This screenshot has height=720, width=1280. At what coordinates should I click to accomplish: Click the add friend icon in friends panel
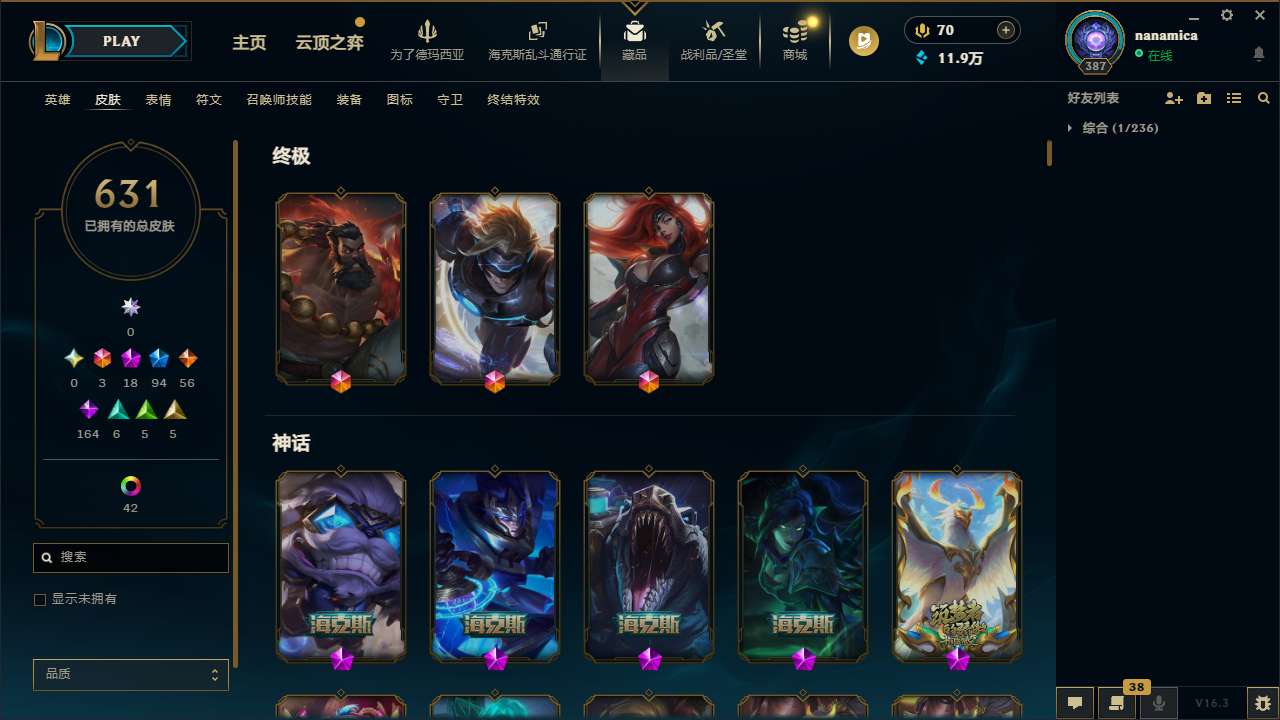[x=1173, y=97]
